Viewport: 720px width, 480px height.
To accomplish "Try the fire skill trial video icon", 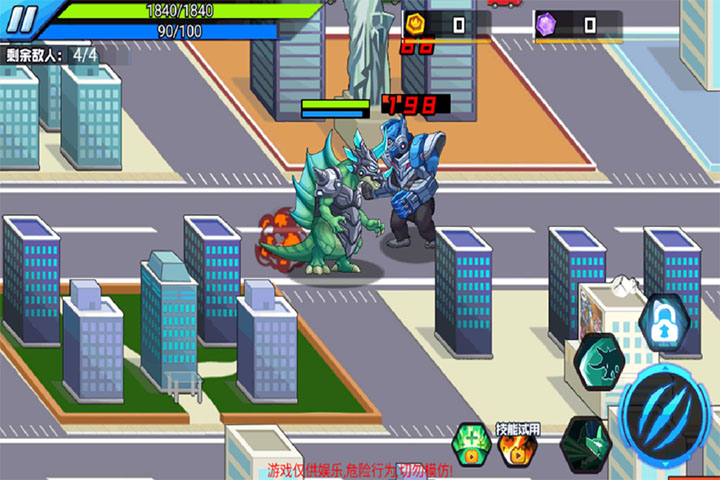I will [x=518, y=447].
